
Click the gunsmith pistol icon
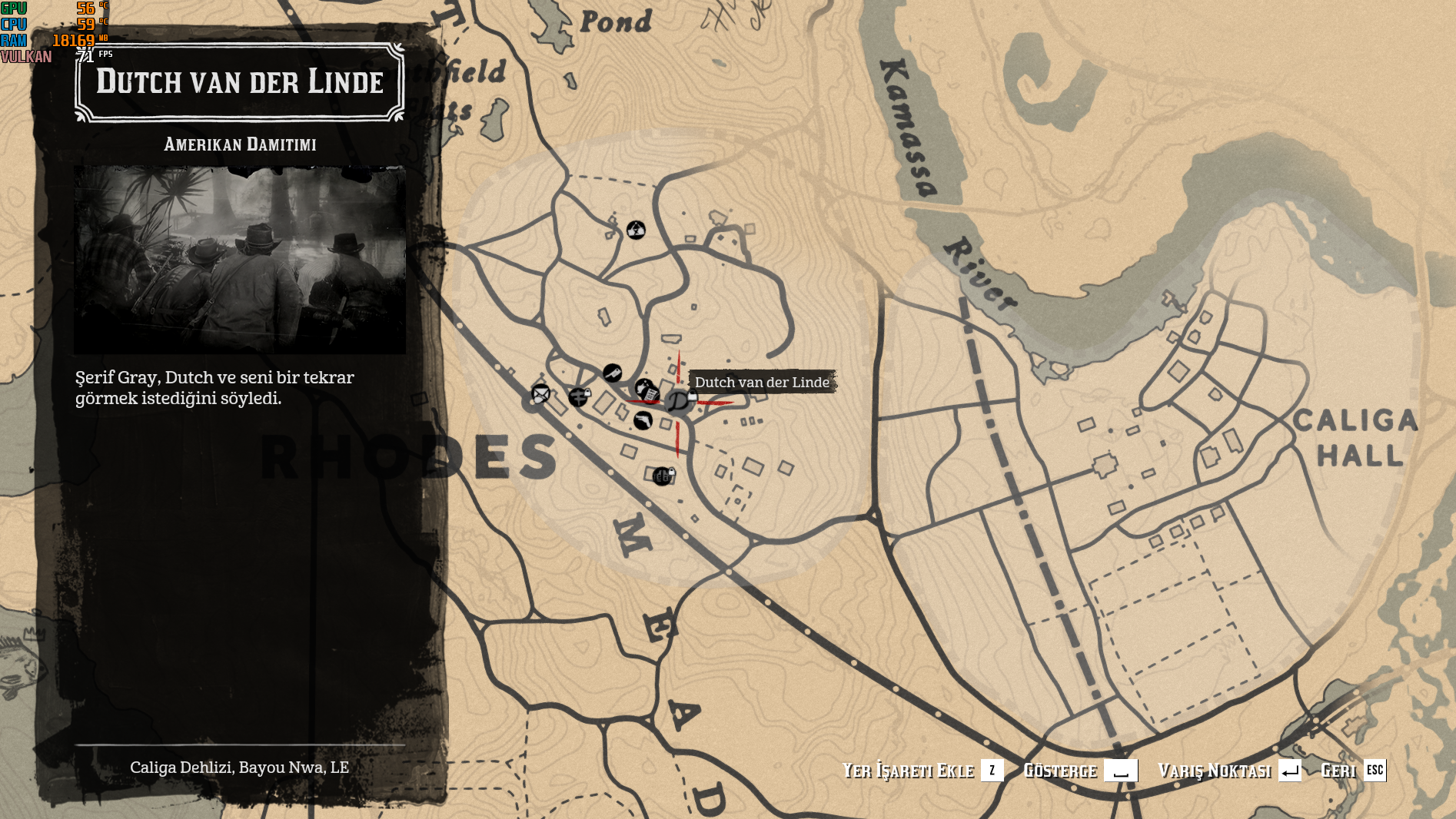643,421
